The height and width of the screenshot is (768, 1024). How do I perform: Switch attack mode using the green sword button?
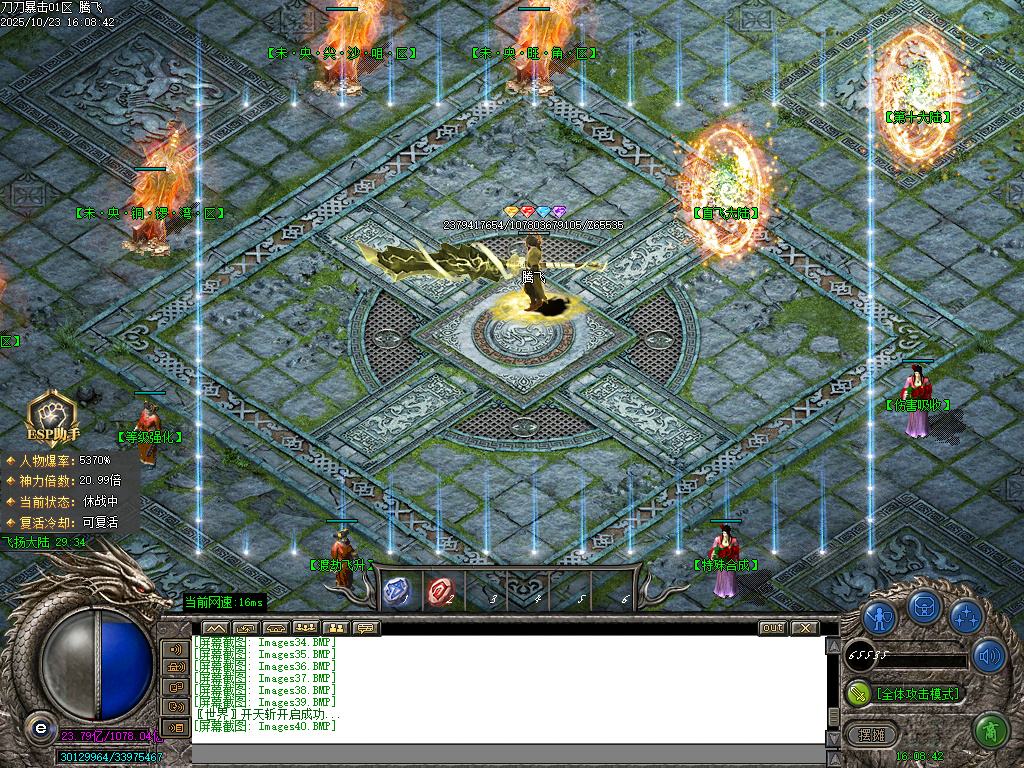pyautogui.click(x=857, y=693)
